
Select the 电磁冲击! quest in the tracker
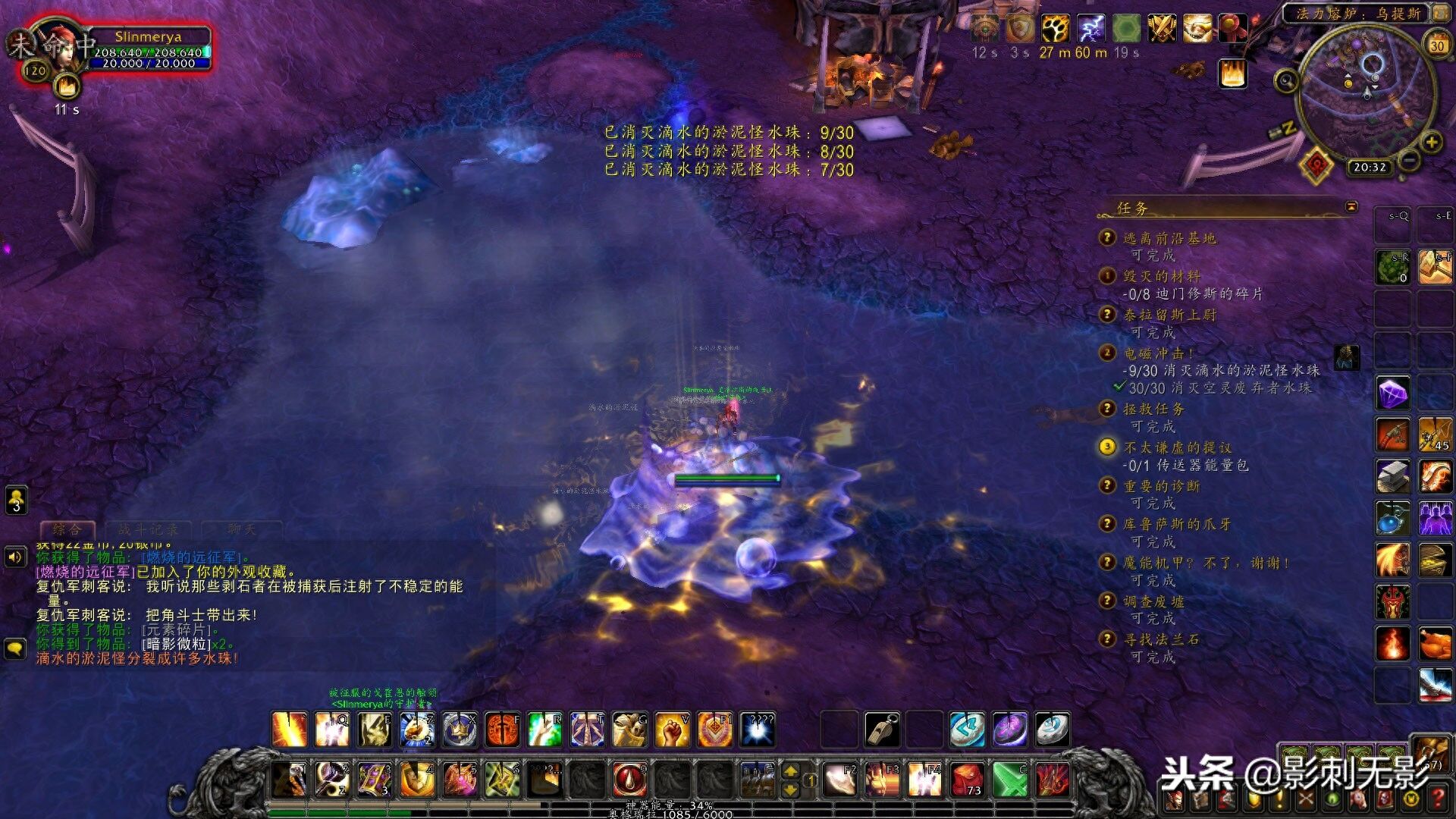[x=1157, y=353]
